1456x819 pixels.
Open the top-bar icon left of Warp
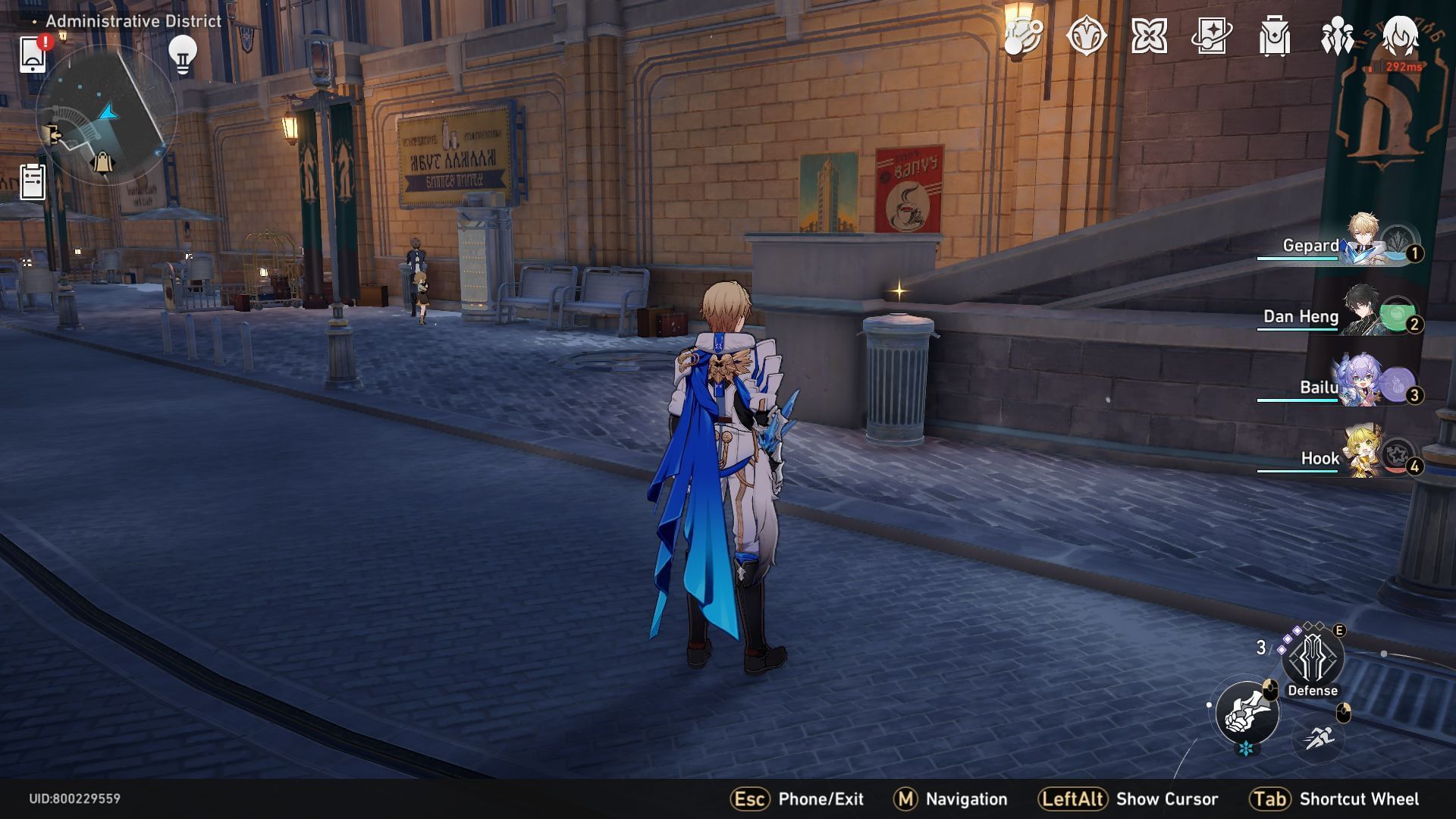pos(1023,36)
